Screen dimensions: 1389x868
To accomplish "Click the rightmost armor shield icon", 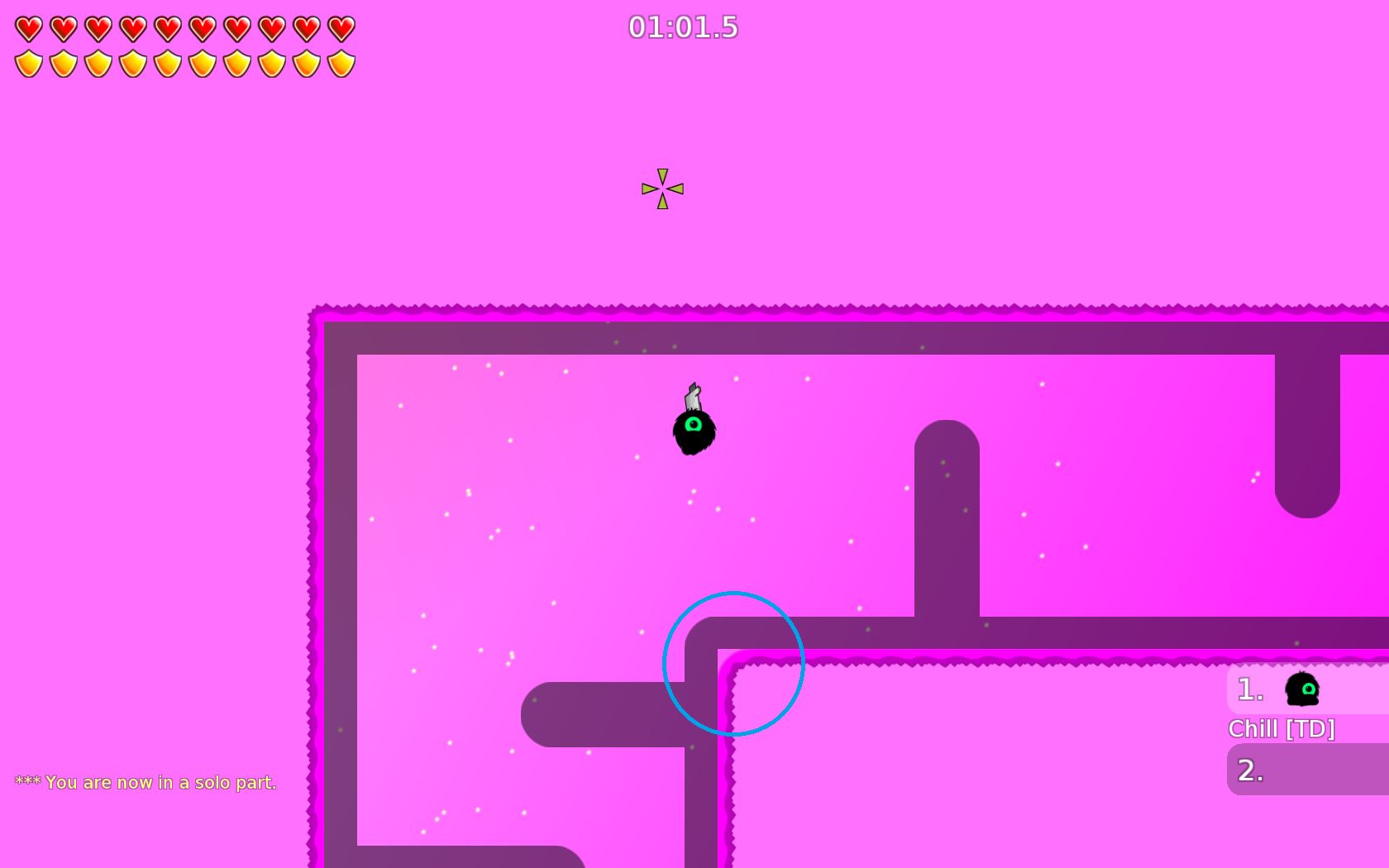I will pyautogui.click(x=341, y=64).
